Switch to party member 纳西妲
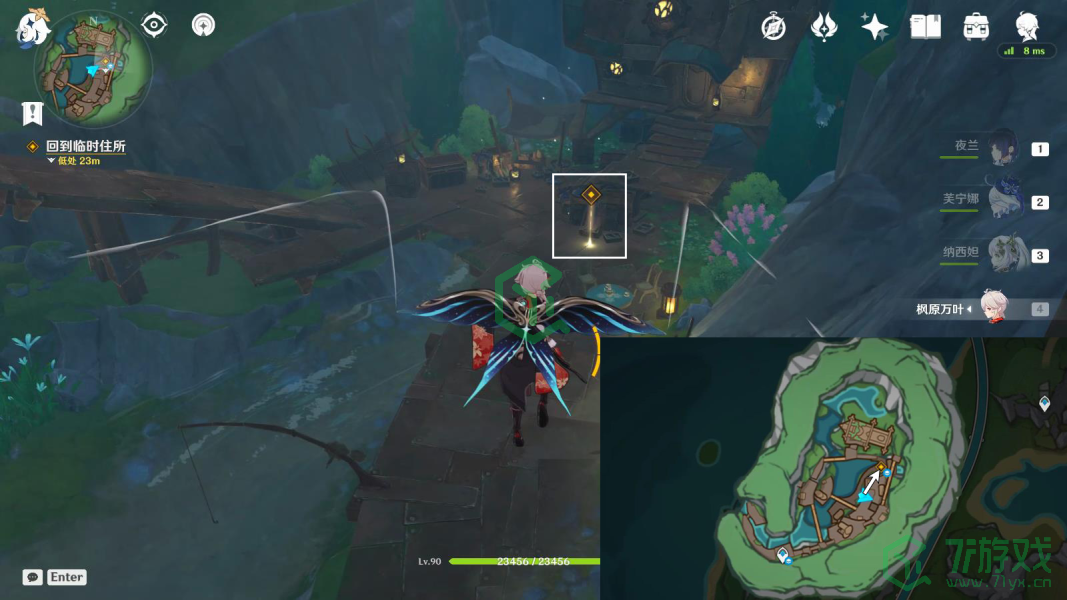 [1003, 254]
